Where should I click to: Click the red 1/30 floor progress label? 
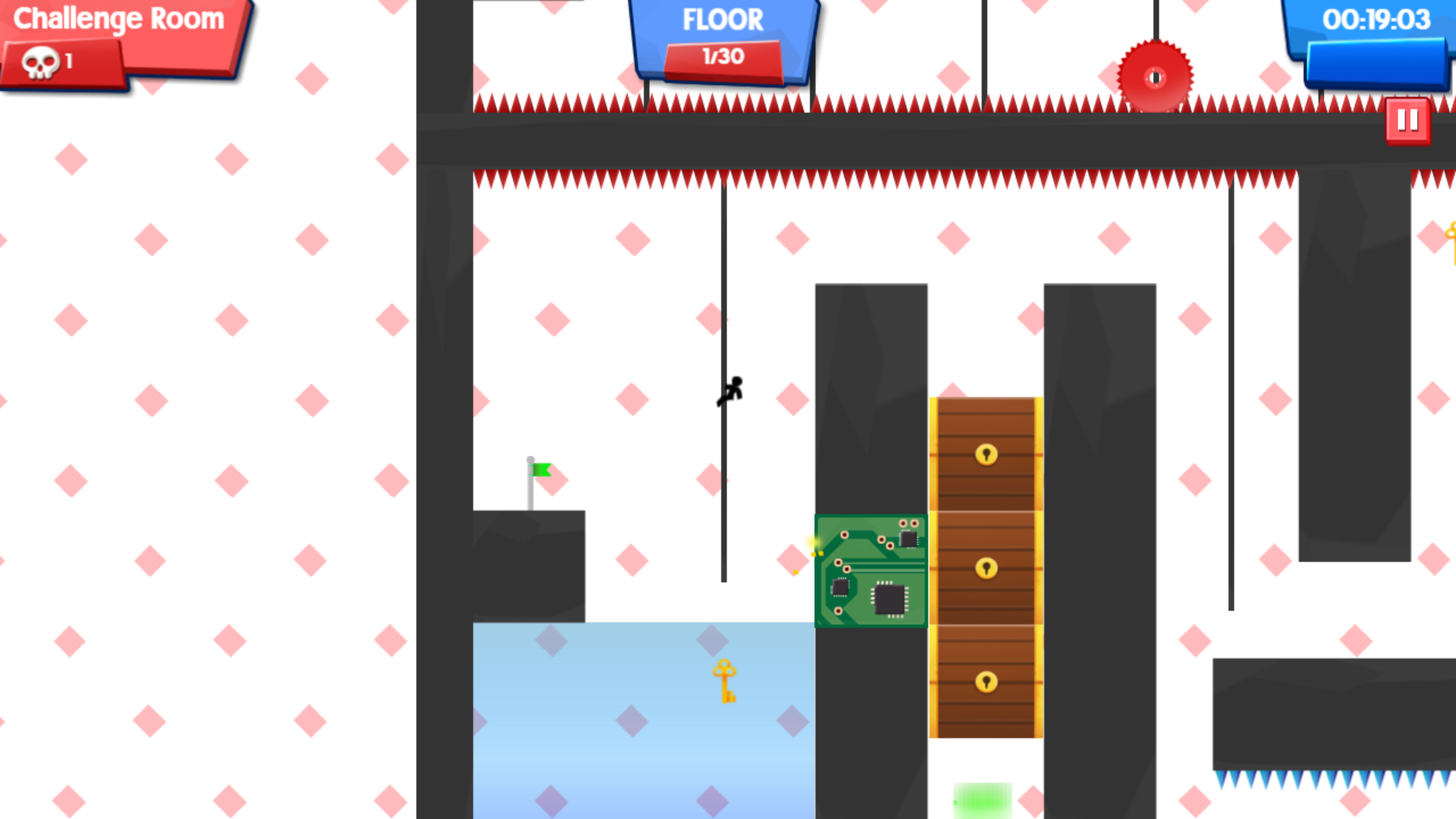tap(722, 56)
